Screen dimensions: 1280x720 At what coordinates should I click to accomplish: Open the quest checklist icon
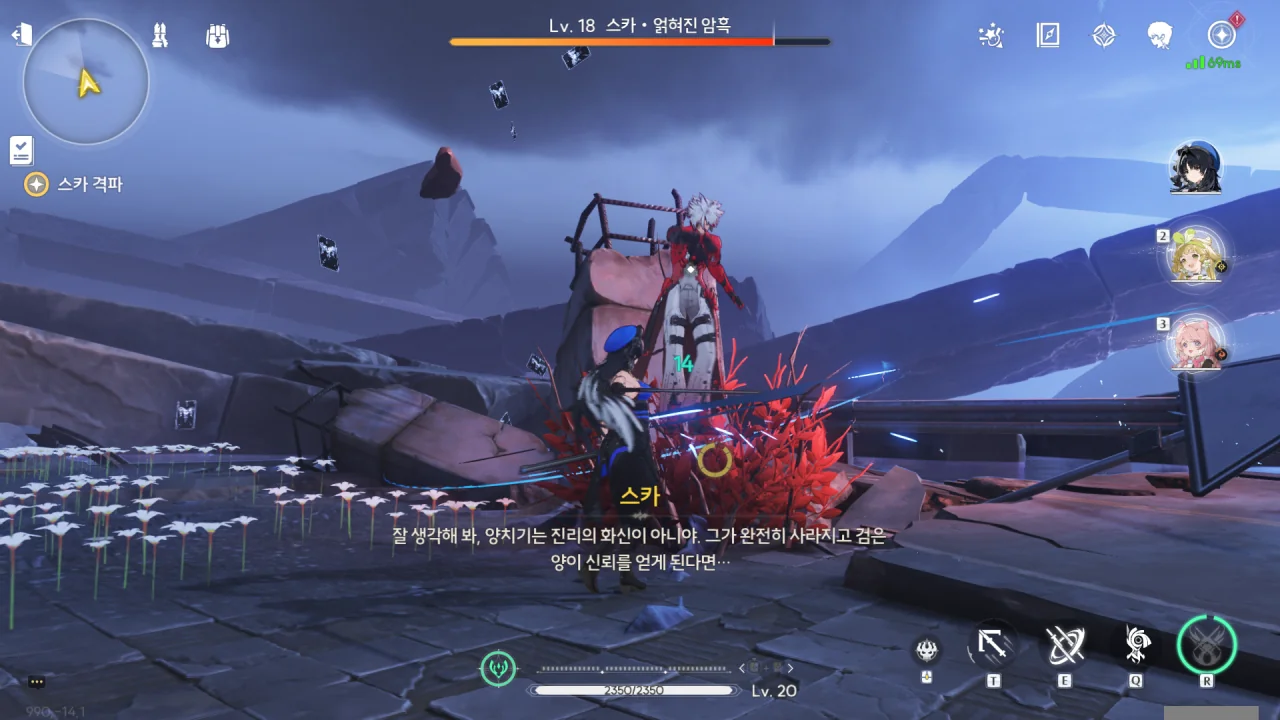(x=21, y=150)
